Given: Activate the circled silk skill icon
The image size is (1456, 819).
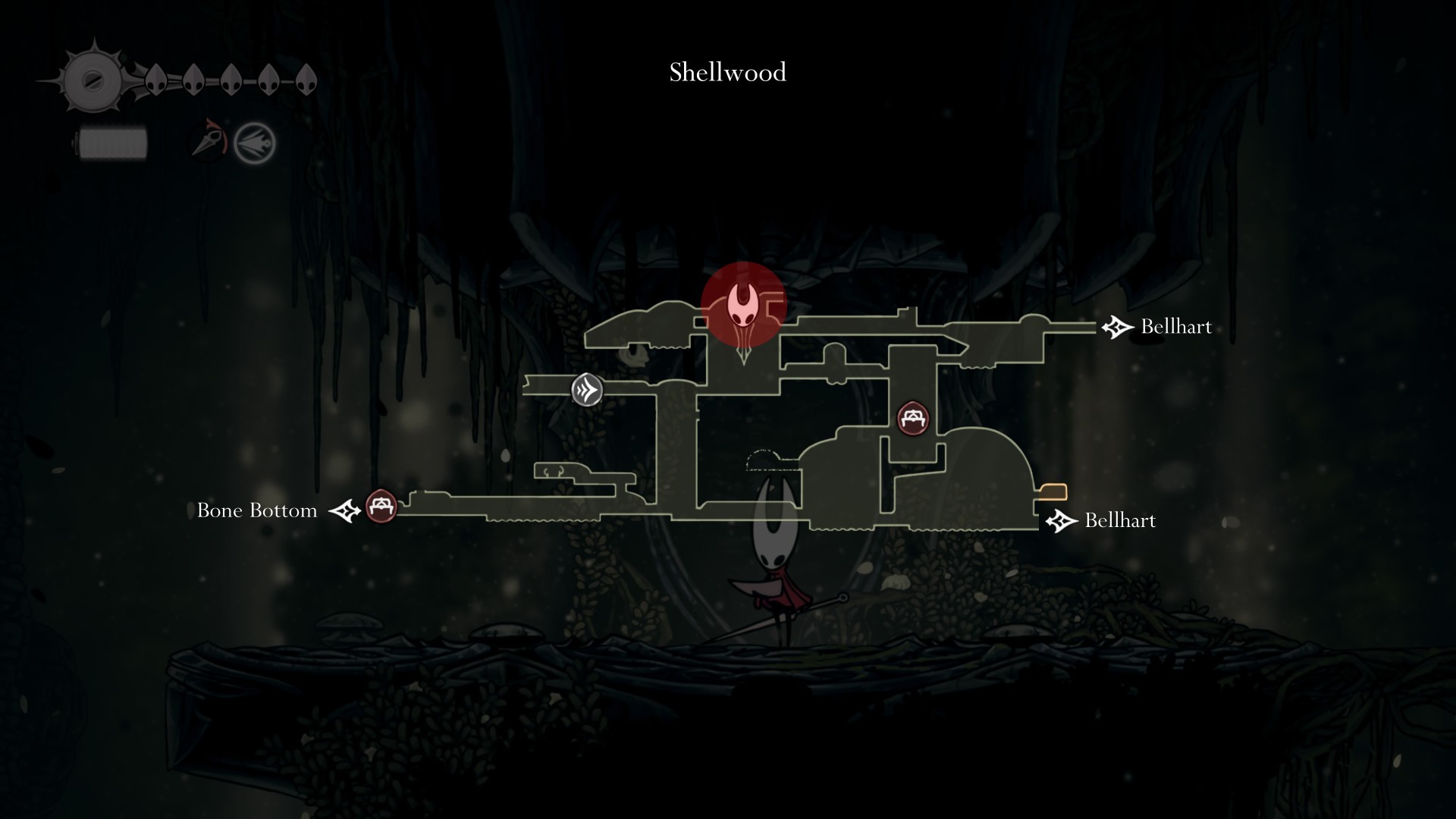Looking at the screenshot, I should tap(254, 143).
